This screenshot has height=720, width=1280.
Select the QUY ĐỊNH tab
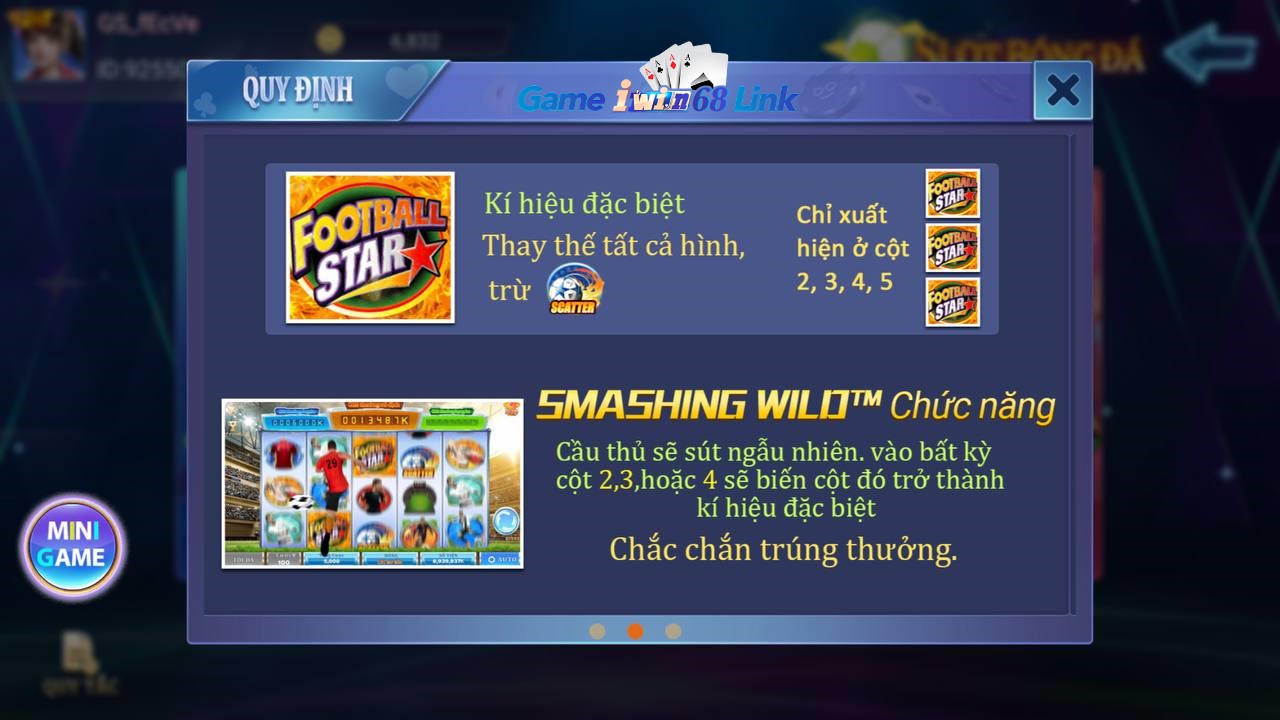[298, 90]
